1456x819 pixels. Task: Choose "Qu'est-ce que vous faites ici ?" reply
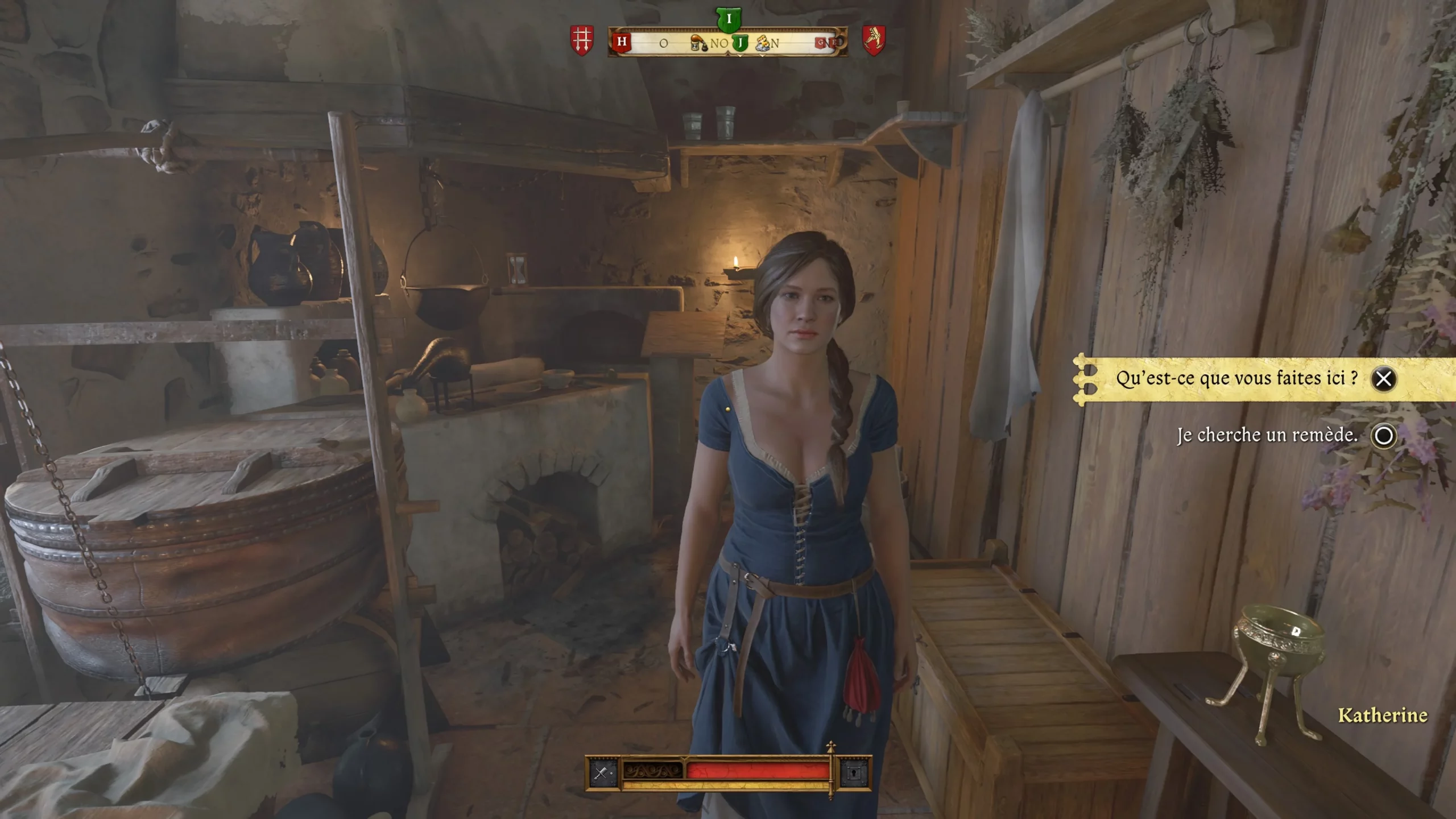click(1236, 379)
